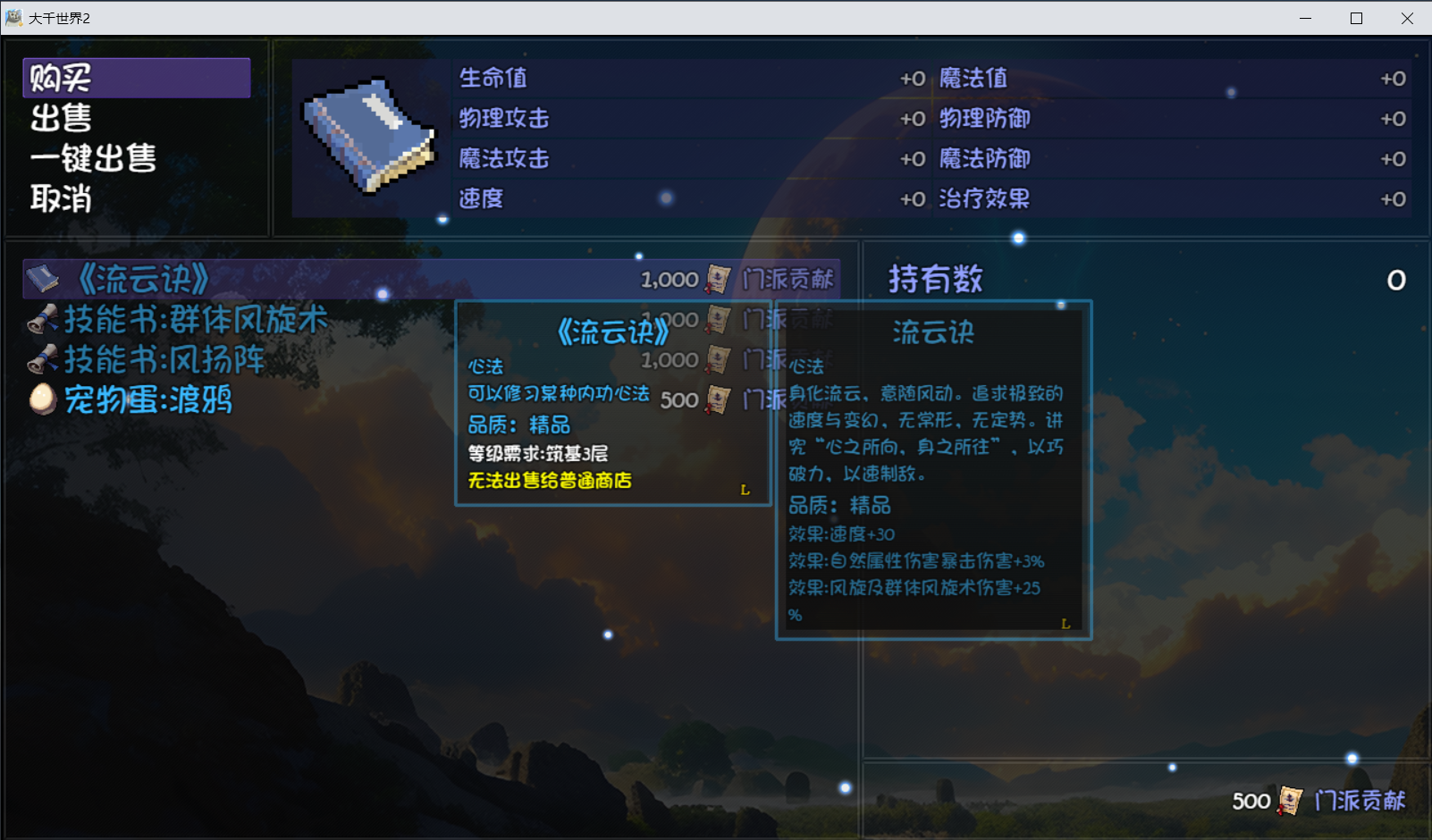Click the 门派贡献 currency icon near 500 balance

coord(1289,801)
